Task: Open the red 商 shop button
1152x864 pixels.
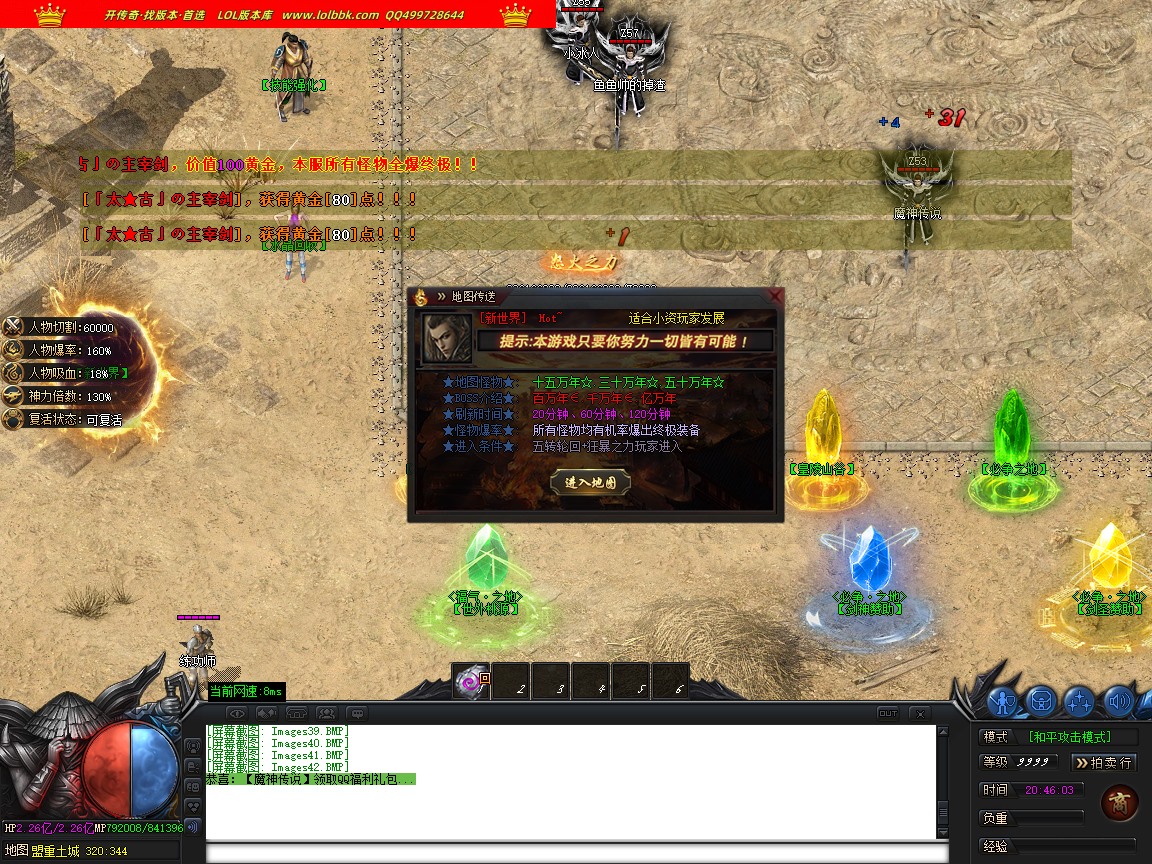Action: (1119, 803)
